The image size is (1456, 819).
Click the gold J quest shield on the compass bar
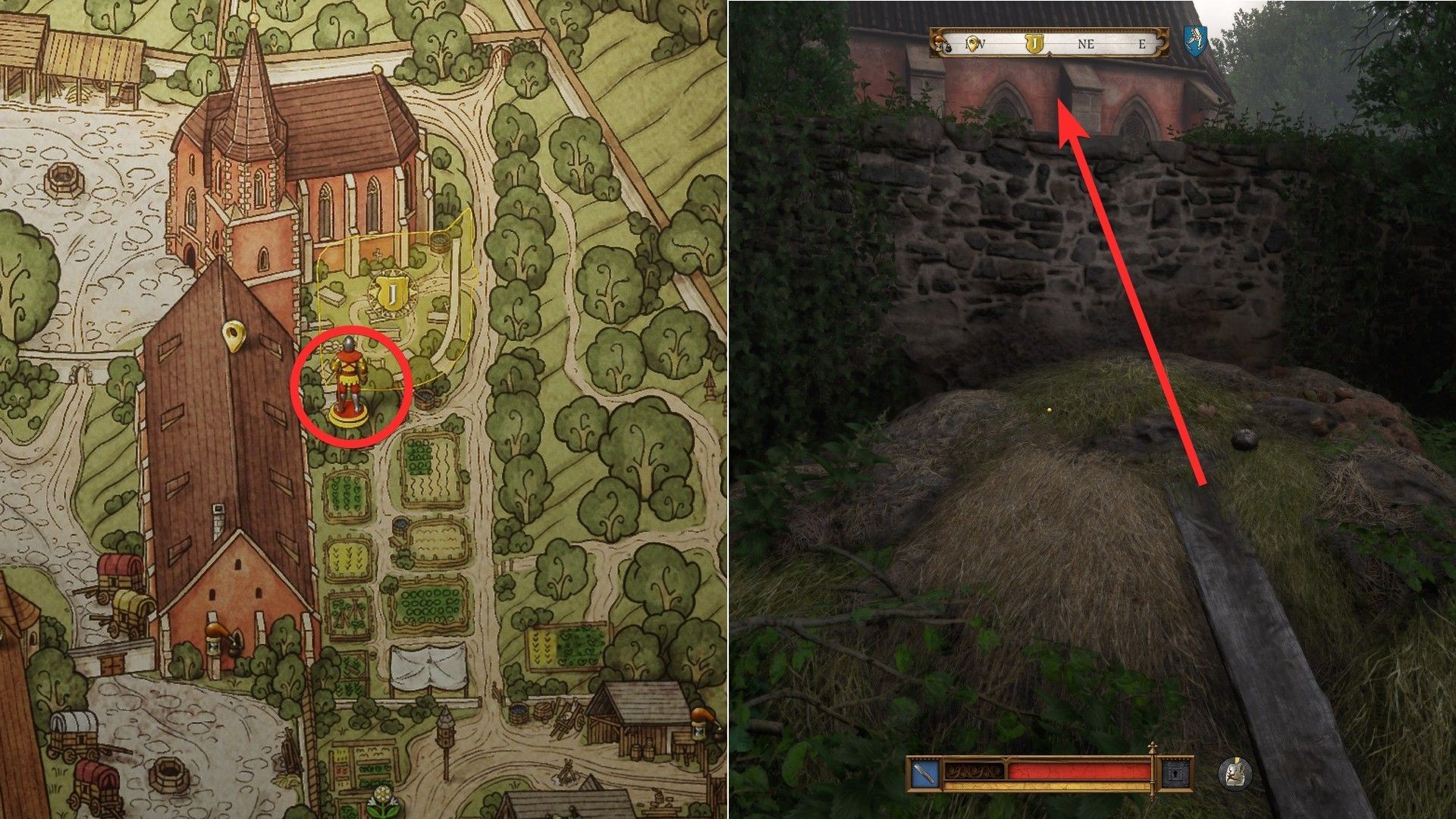tap(1035, 43)
